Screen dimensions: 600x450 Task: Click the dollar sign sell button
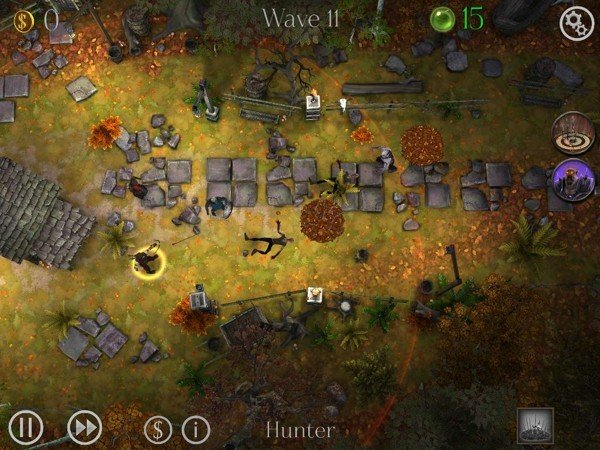tap(157, 430)
